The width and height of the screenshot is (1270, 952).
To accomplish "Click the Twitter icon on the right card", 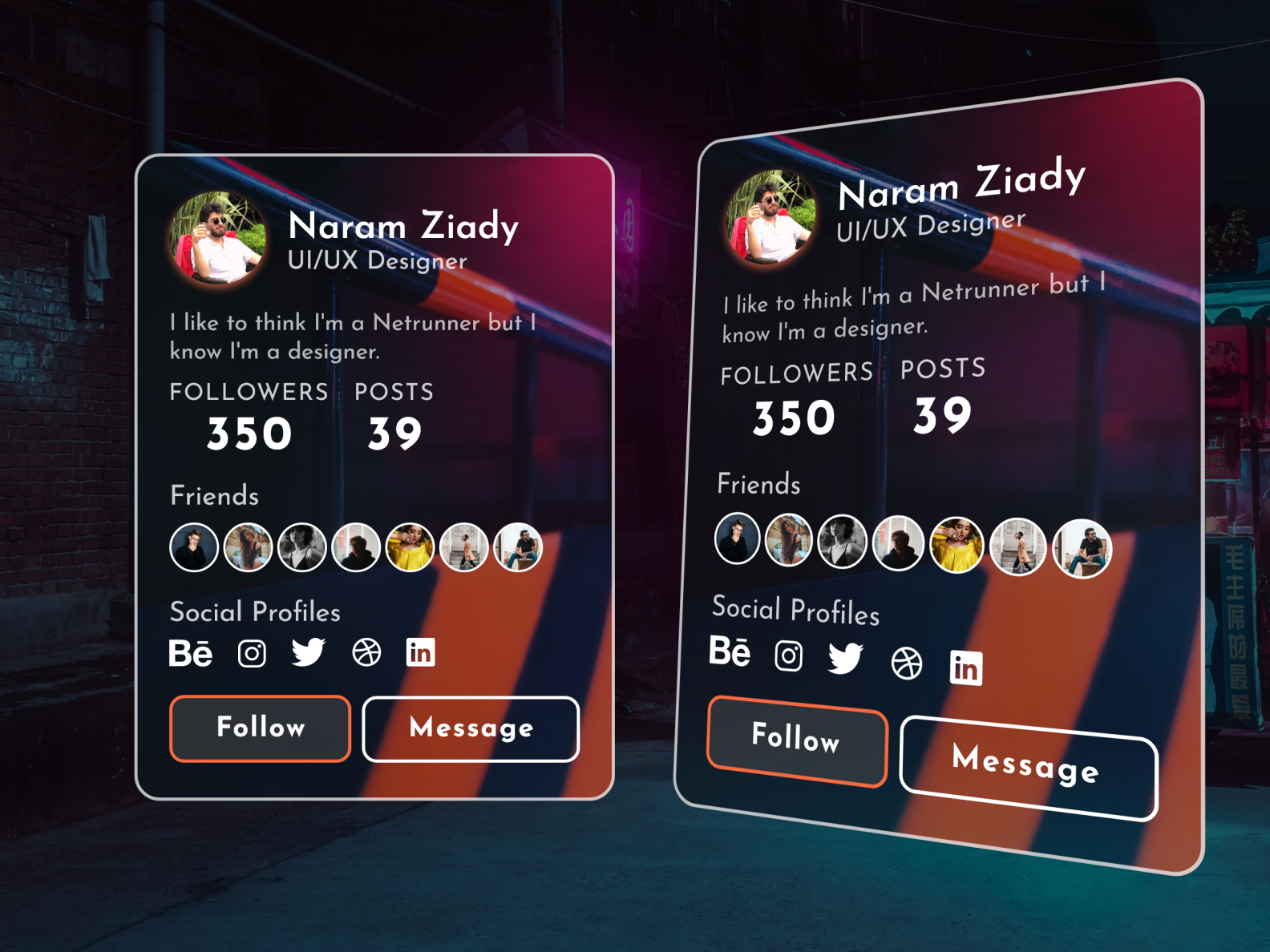I will [x=847, y=660].
